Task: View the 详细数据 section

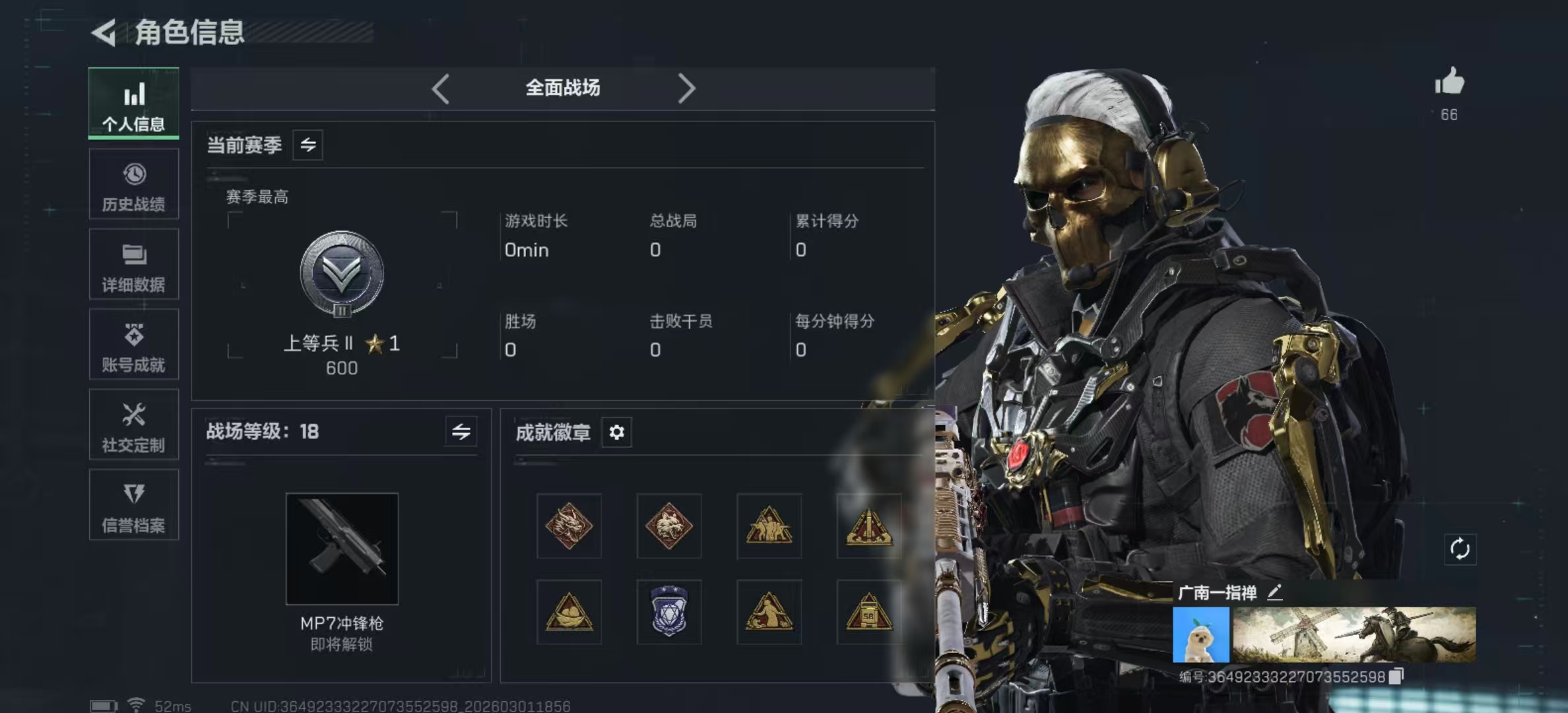Action: point(133,265)
